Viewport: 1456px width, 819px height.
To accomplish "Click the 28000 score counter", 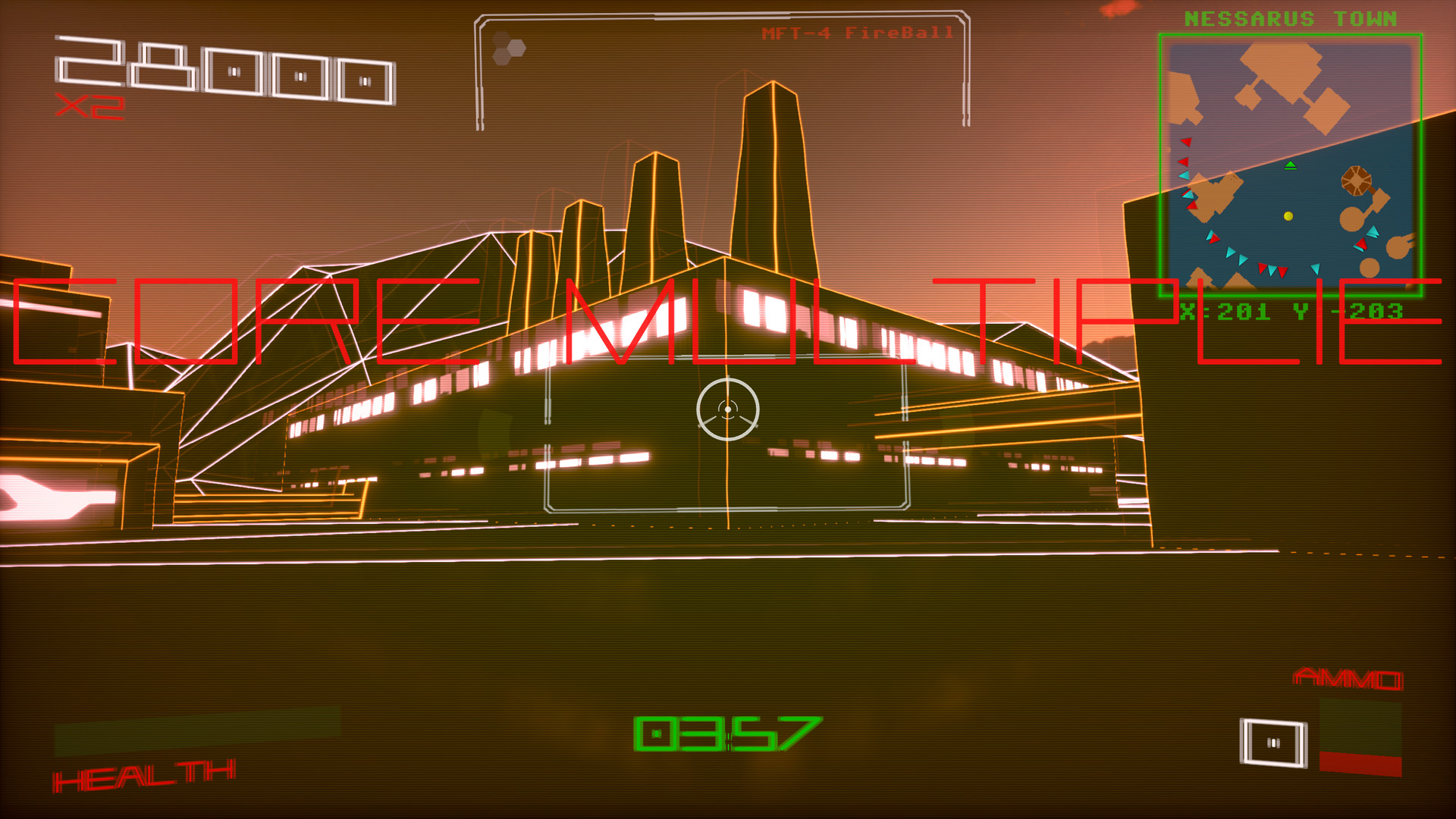I will click(x=224, y=72).
